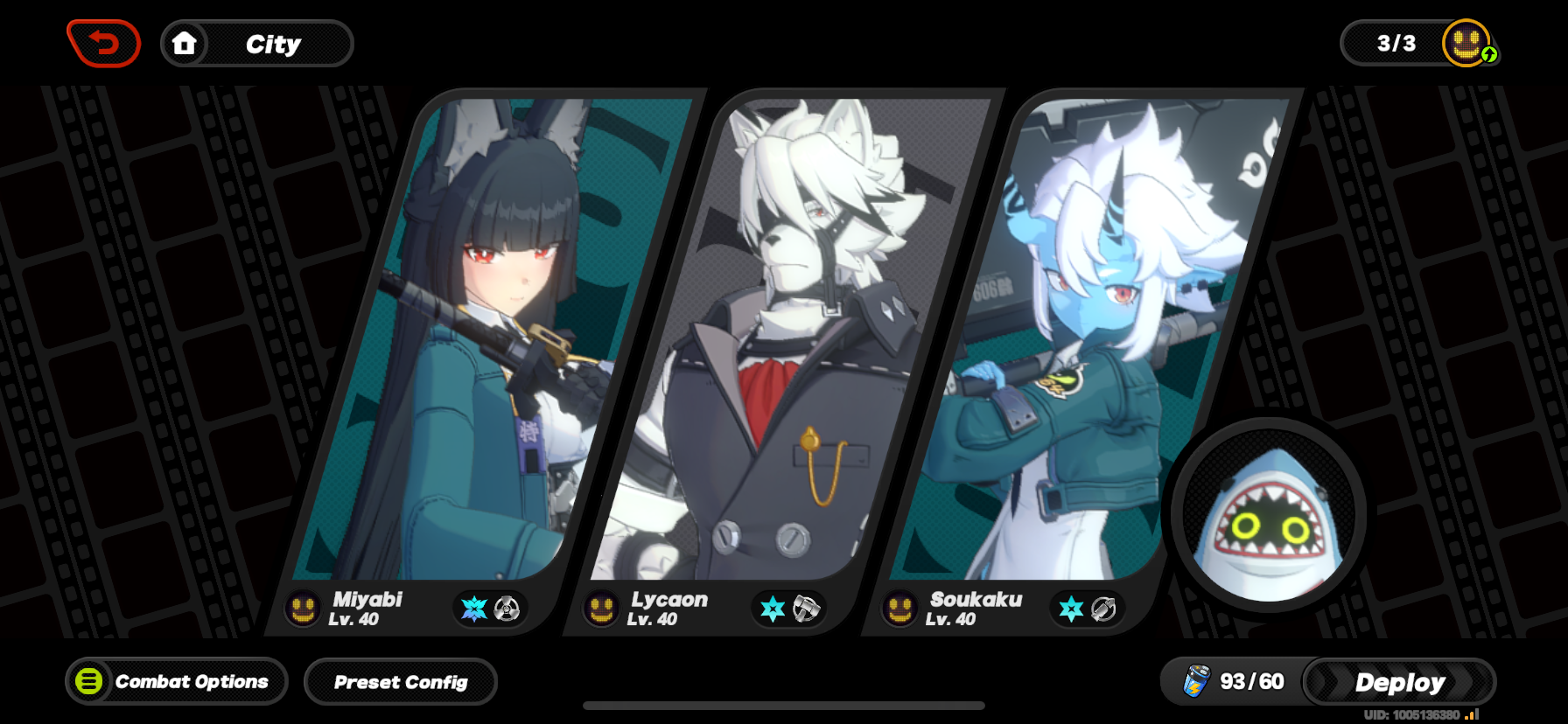Click the hamburger icon on Combat Options
Image resolution: width=1568 pixels, height=724 pixels.
(x=87, y=681)
